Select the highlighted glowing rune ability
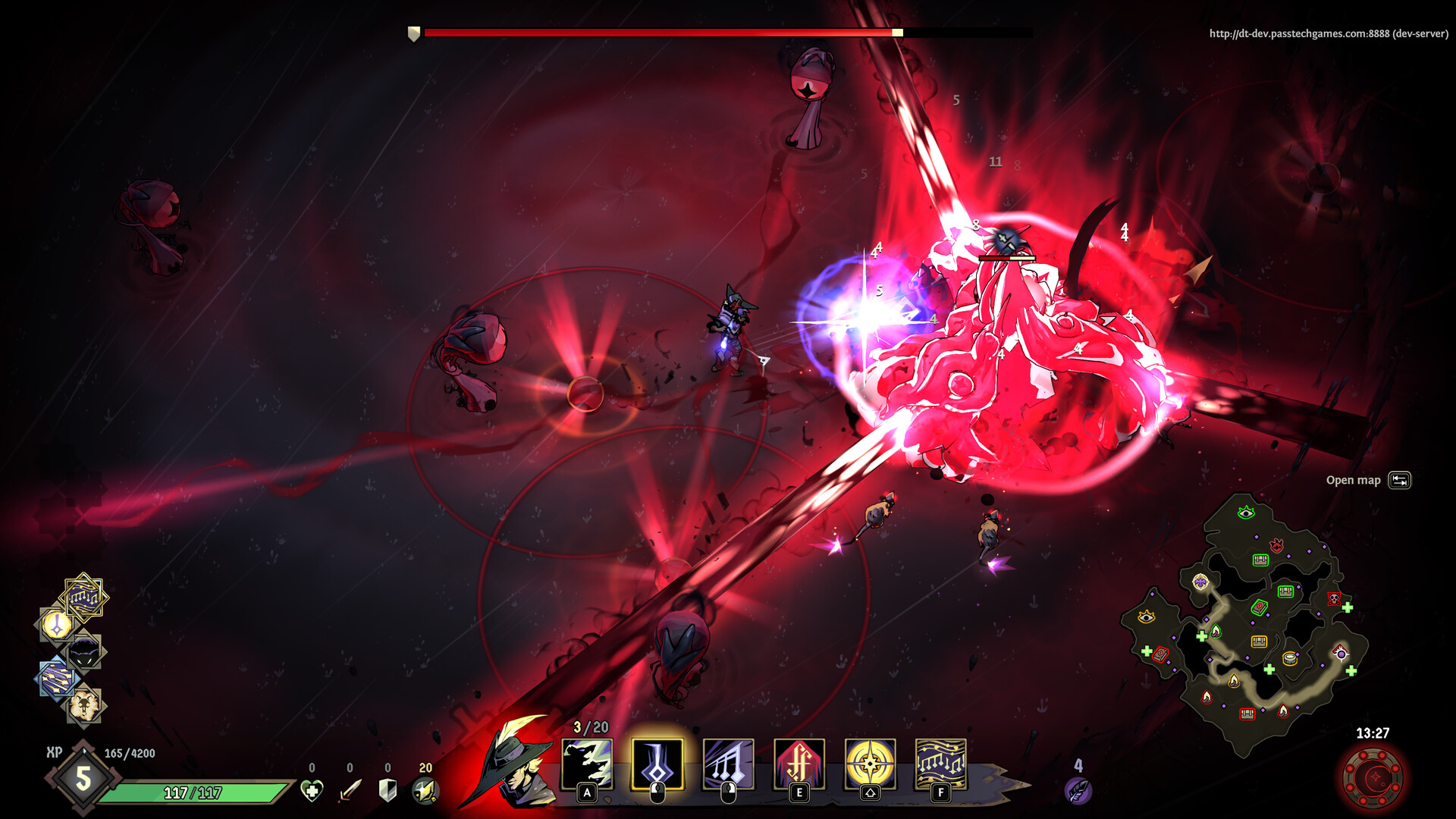 click(x=657, y=764)
